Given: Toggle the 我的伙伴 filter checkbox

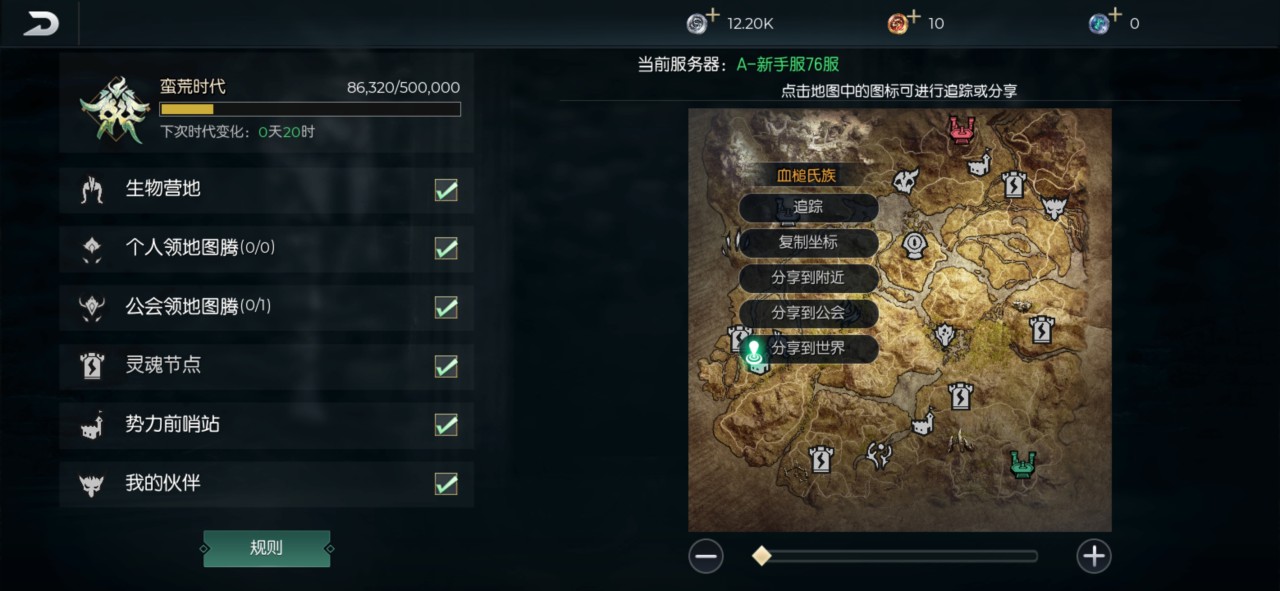Looking at the screenshot, I should (446, 484).
